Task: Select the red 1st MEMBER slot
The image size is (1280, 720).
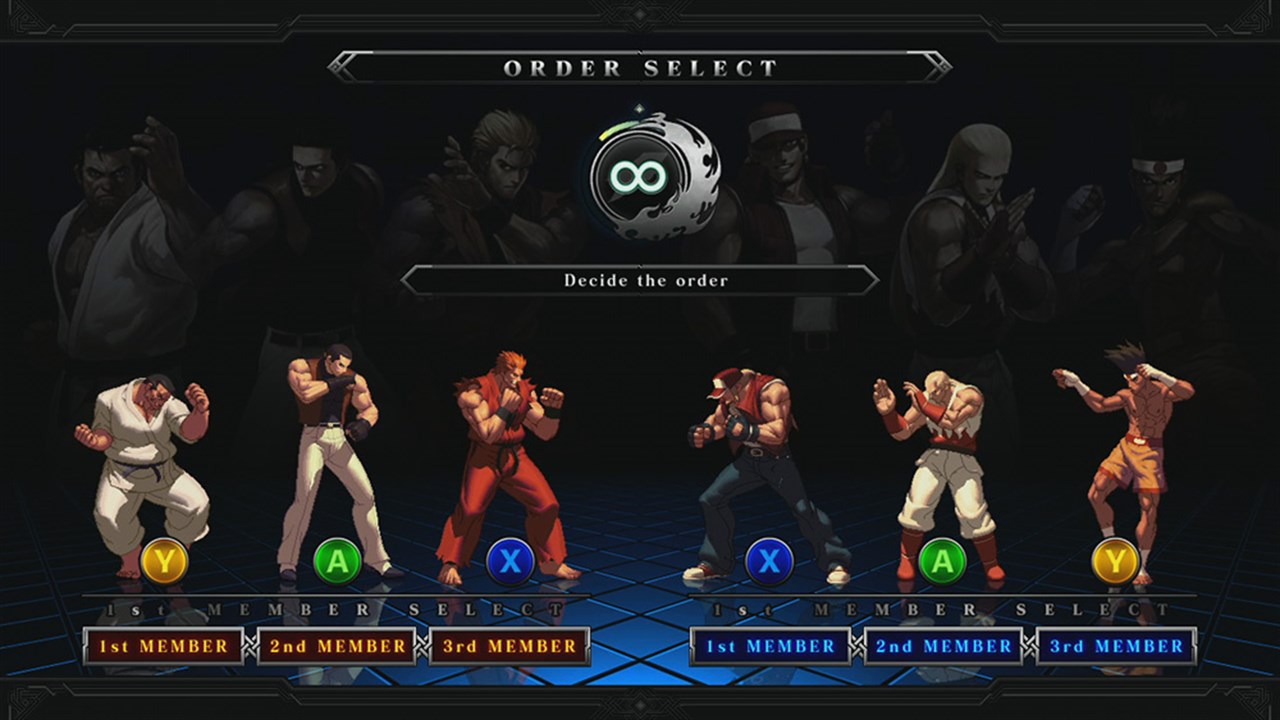Action: coord(163,646)
